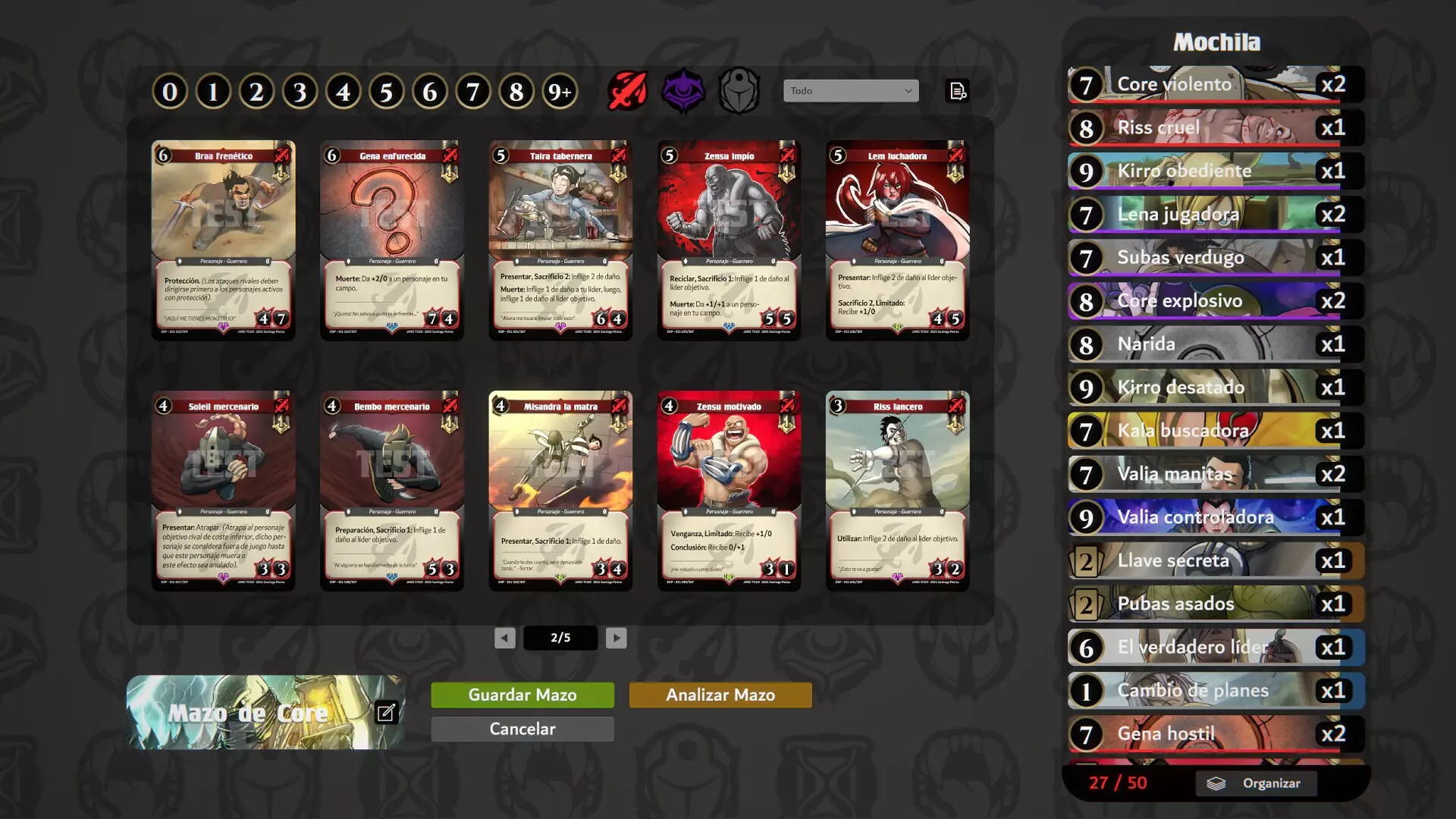Click the Analizar Mazo button
The height and width of the screenshot is (819, 1456).
[x=720, y=694]
